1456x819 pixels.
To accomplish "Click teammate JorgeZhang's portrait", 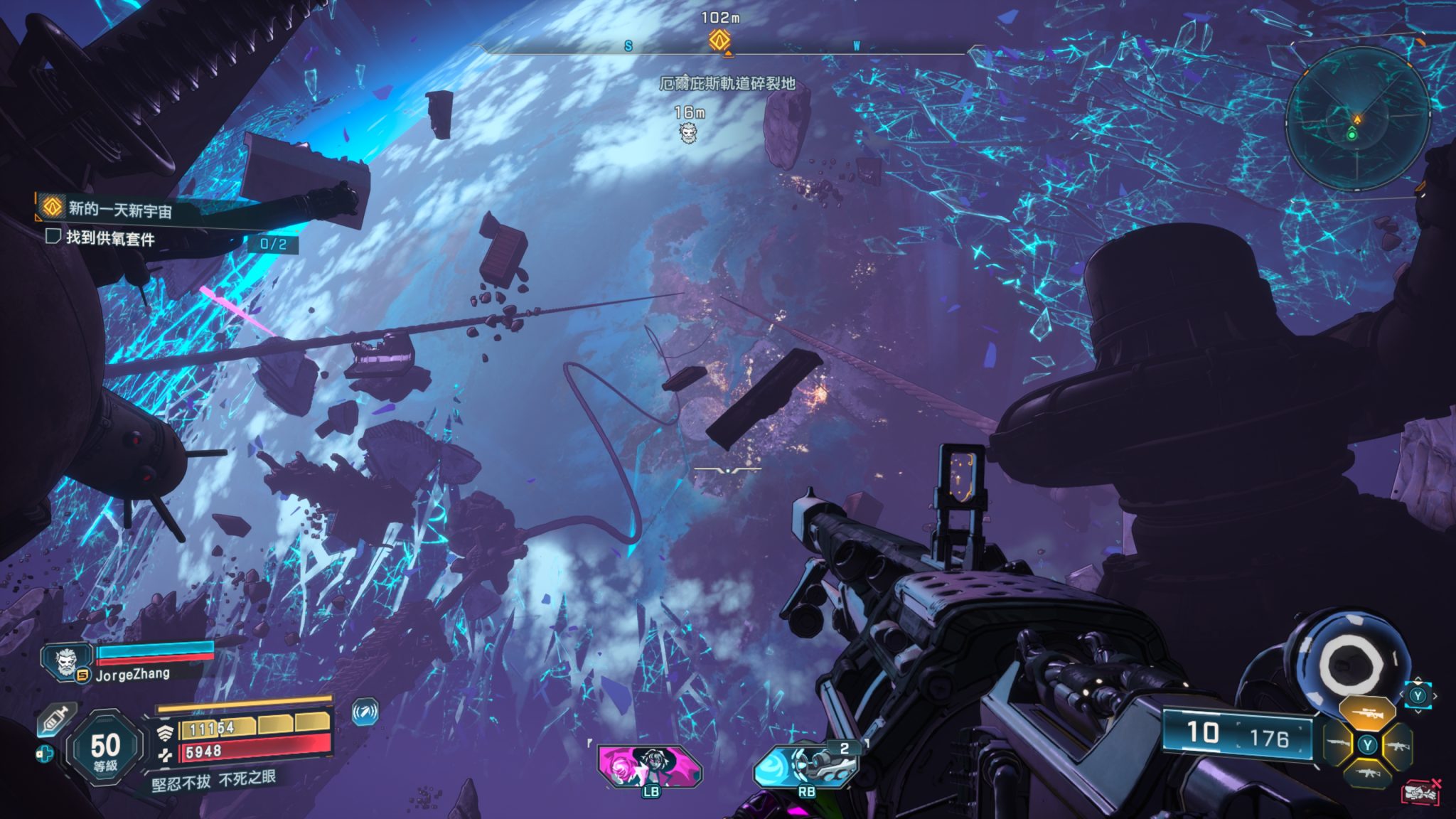I will 65,662.
